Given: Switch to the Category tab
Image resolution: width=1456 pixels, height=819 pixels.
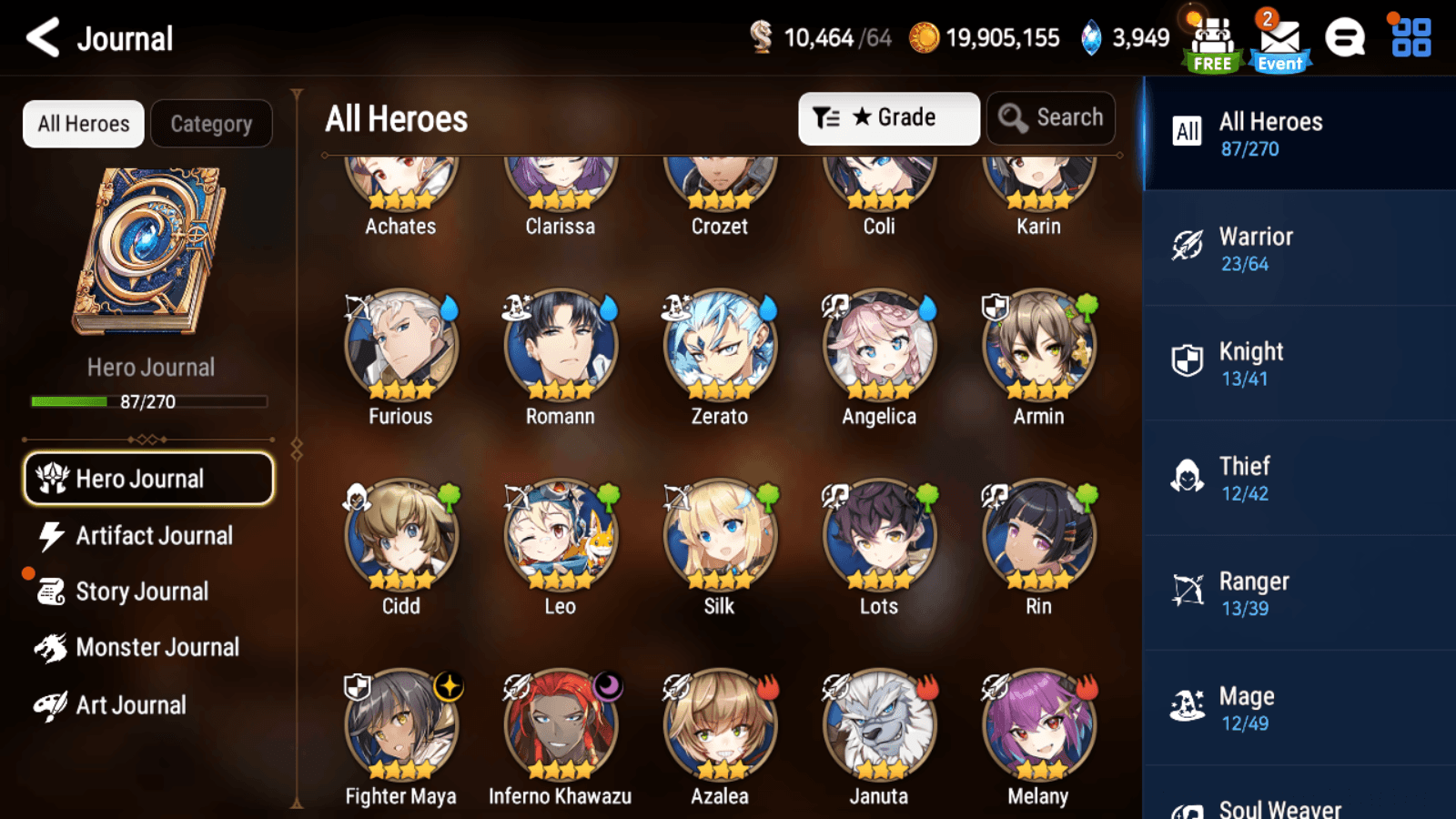Looking at the screenshot, I should 212,123.
